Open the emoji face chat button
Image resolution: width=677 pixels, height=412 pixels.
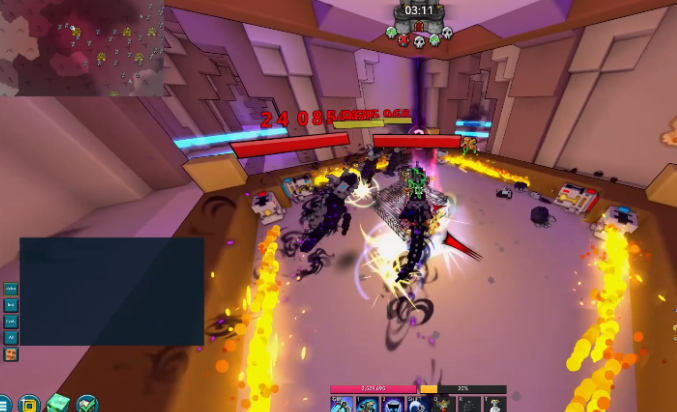tap(11, 354)
